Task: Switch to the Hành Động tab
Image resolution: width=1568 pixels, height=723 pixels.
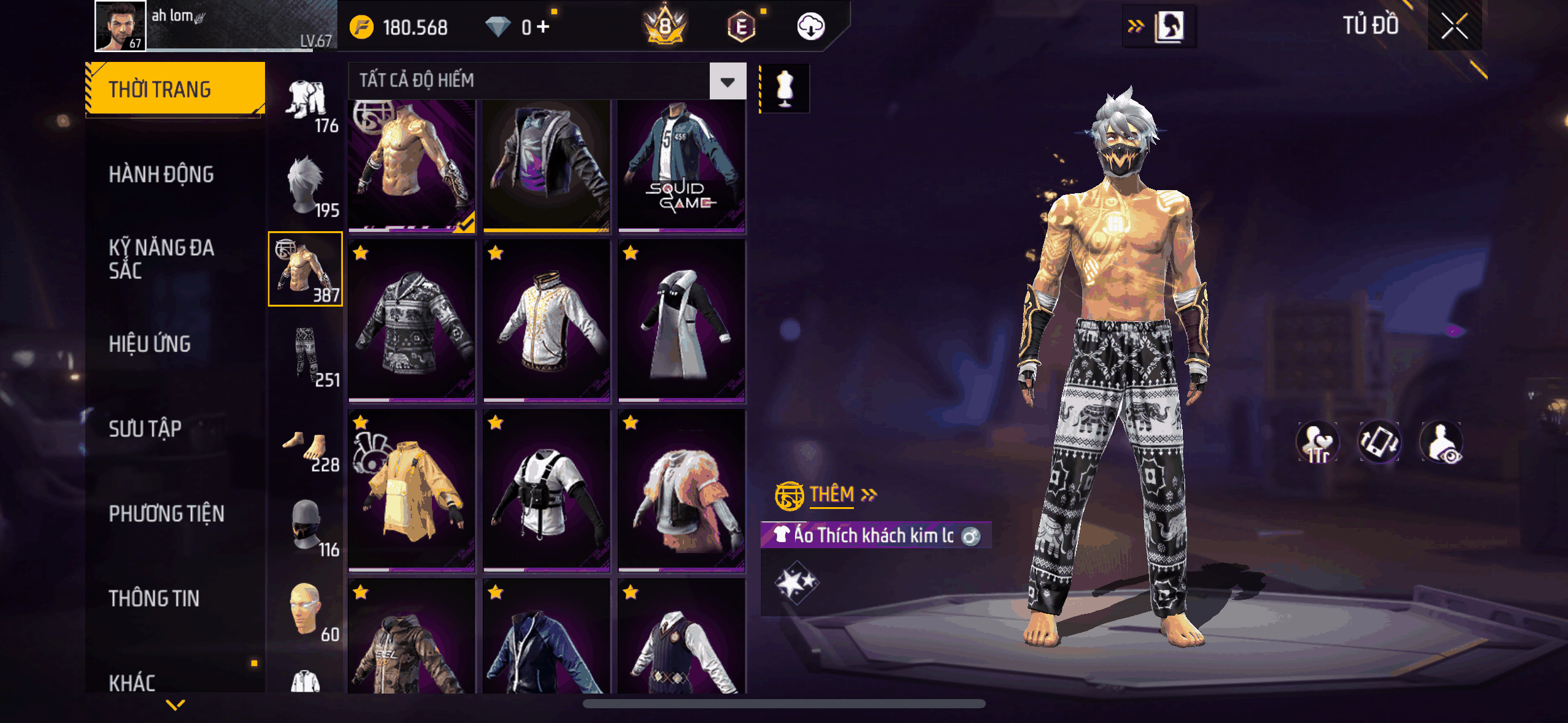Action: (x=161, y=175)
